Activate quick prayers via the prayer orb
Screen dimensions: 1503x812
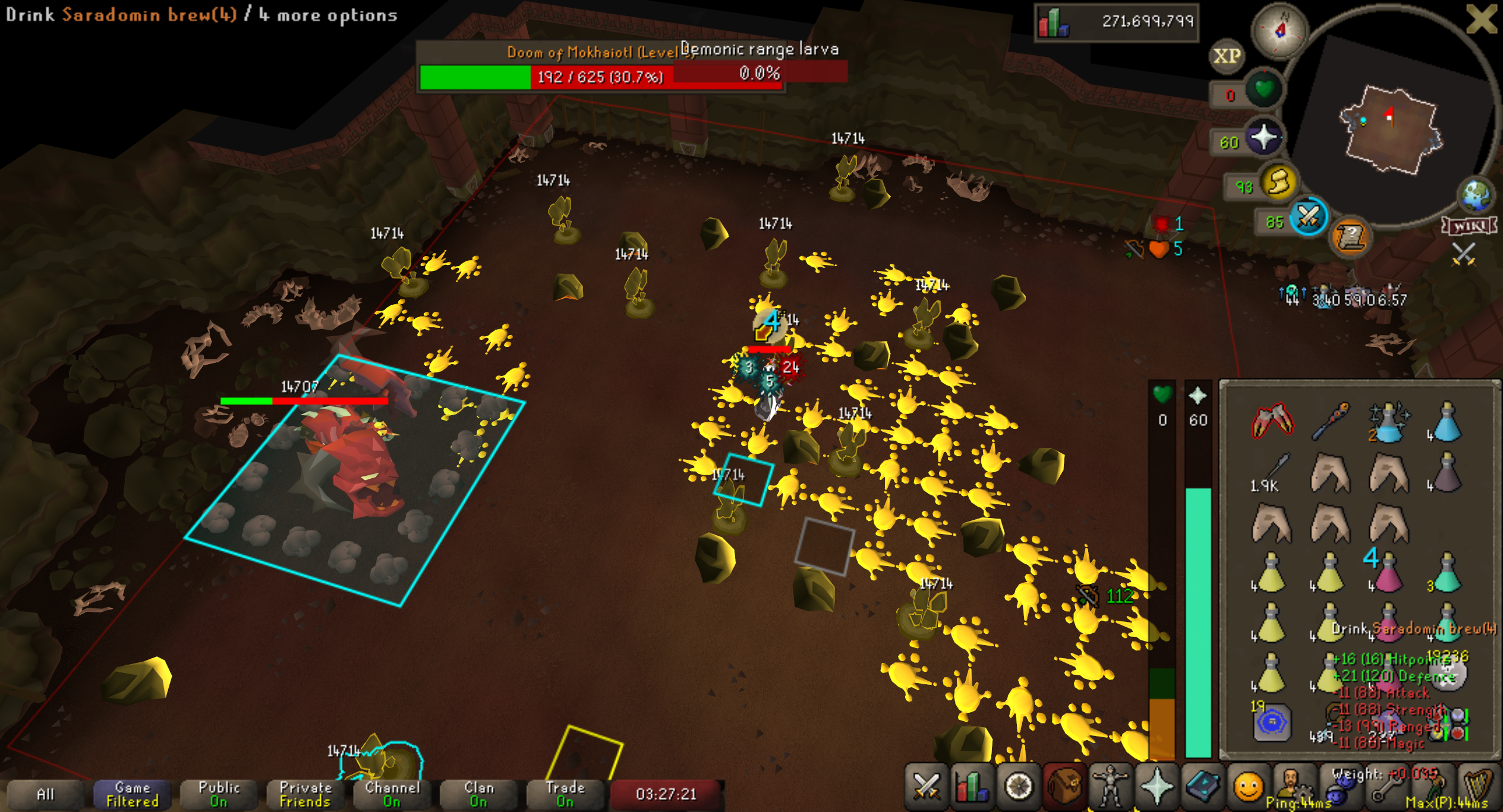1263,137
